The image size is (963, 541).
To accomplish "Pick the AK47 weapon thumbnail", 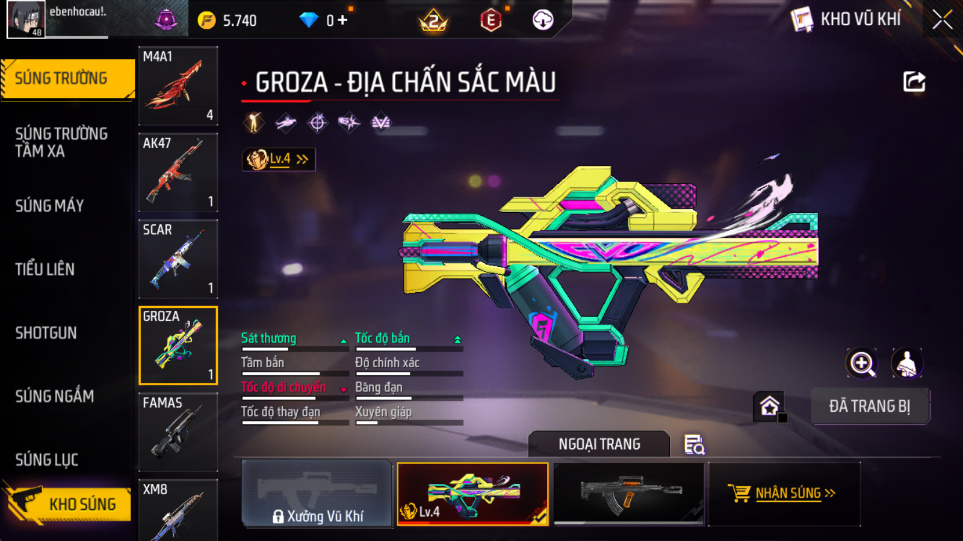I will coord(178,172).
